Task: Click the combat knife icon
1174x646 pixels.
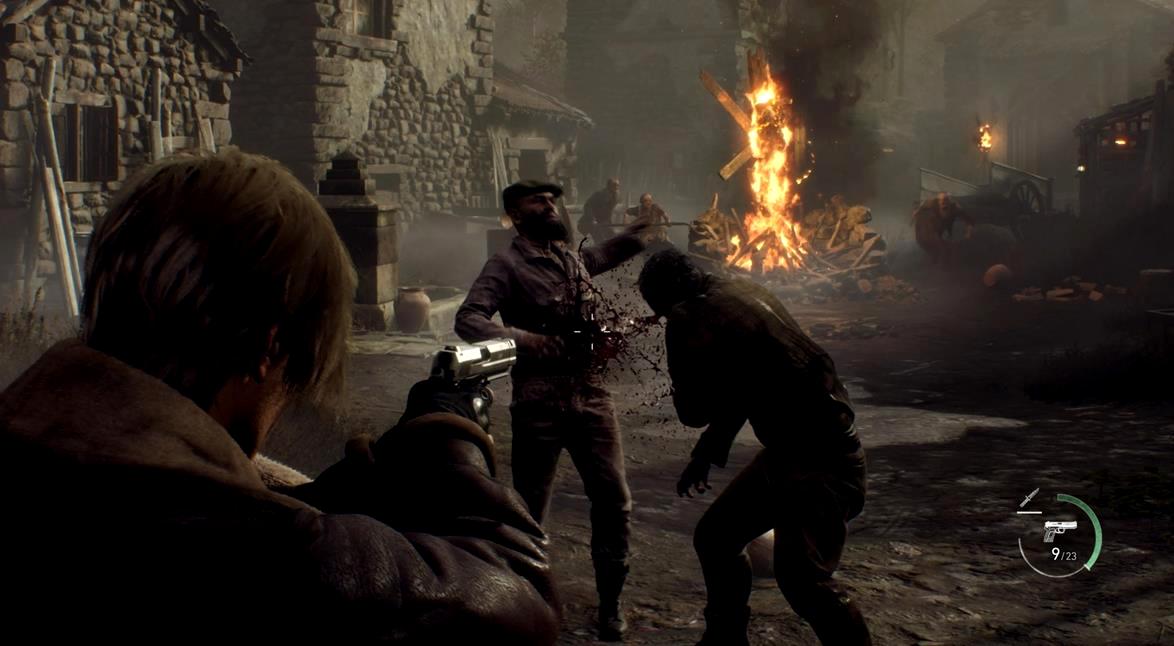Action: (x=1029, y=498)
